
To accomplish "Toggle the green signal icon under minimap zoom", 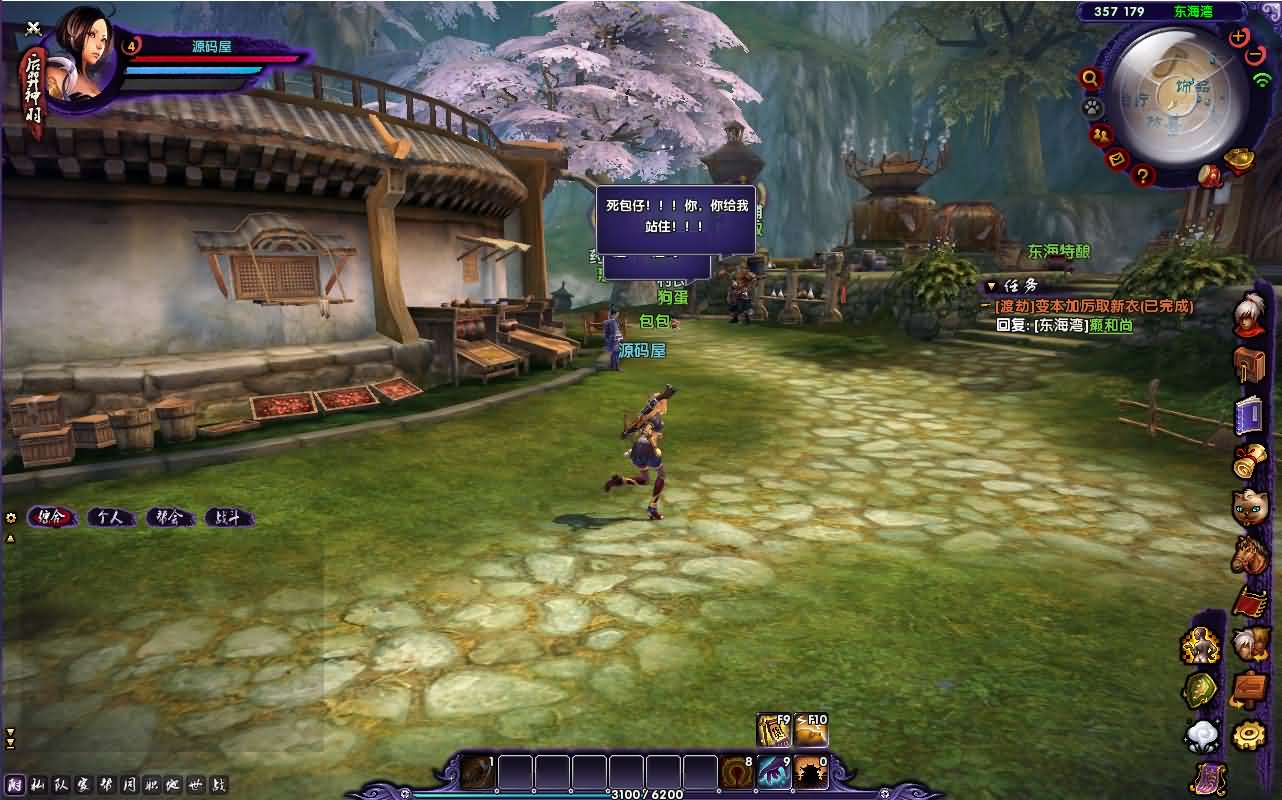I will [1263, 79].
